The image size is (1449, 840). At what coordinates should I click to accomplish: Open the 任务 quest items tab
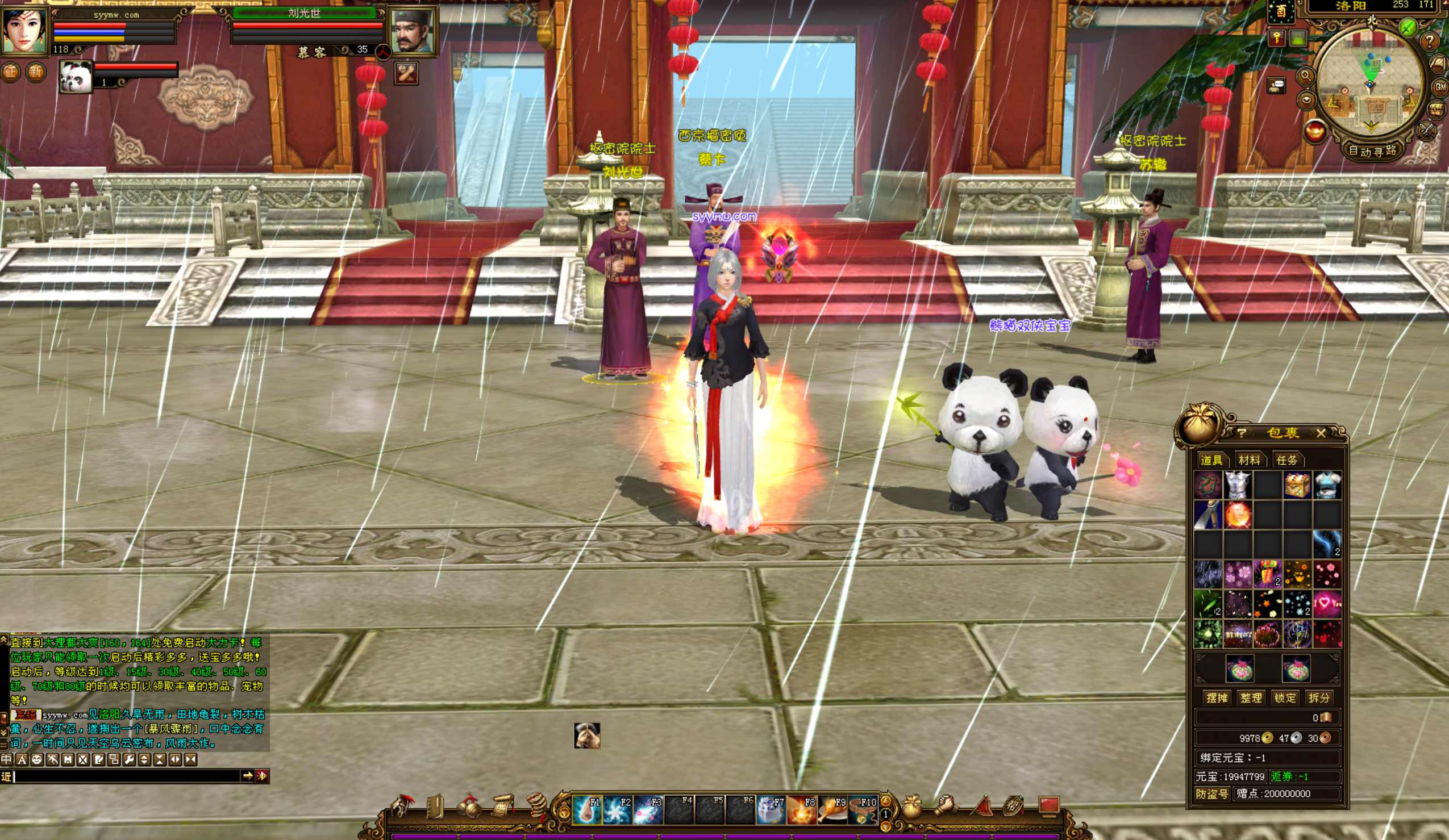click(x=1287, y=460)
